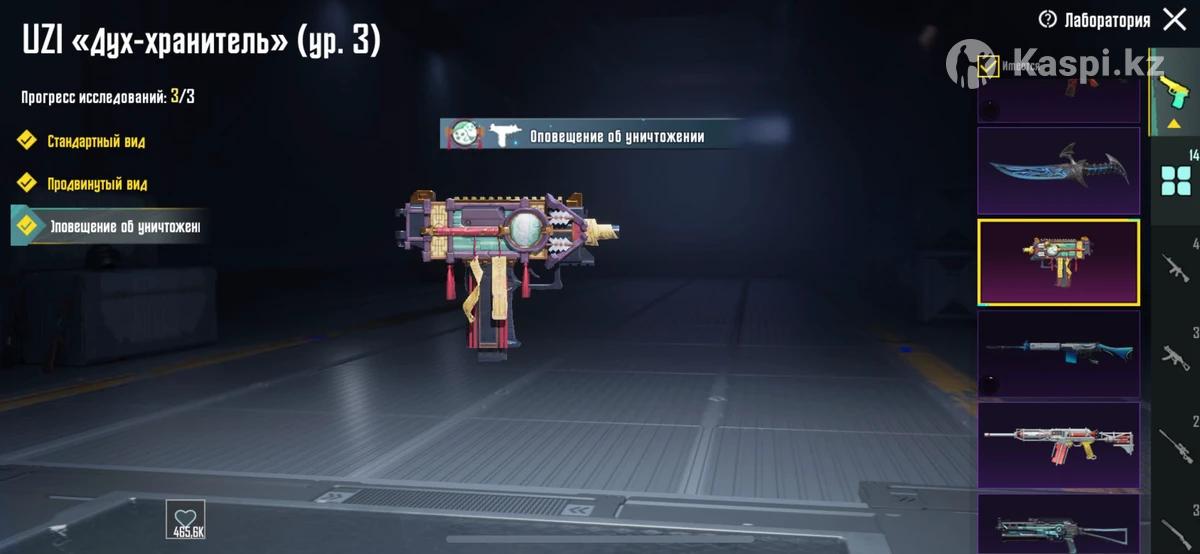Pick the white and red rifle thumbnail
1200x554 pixels.
click(1058, 445)
